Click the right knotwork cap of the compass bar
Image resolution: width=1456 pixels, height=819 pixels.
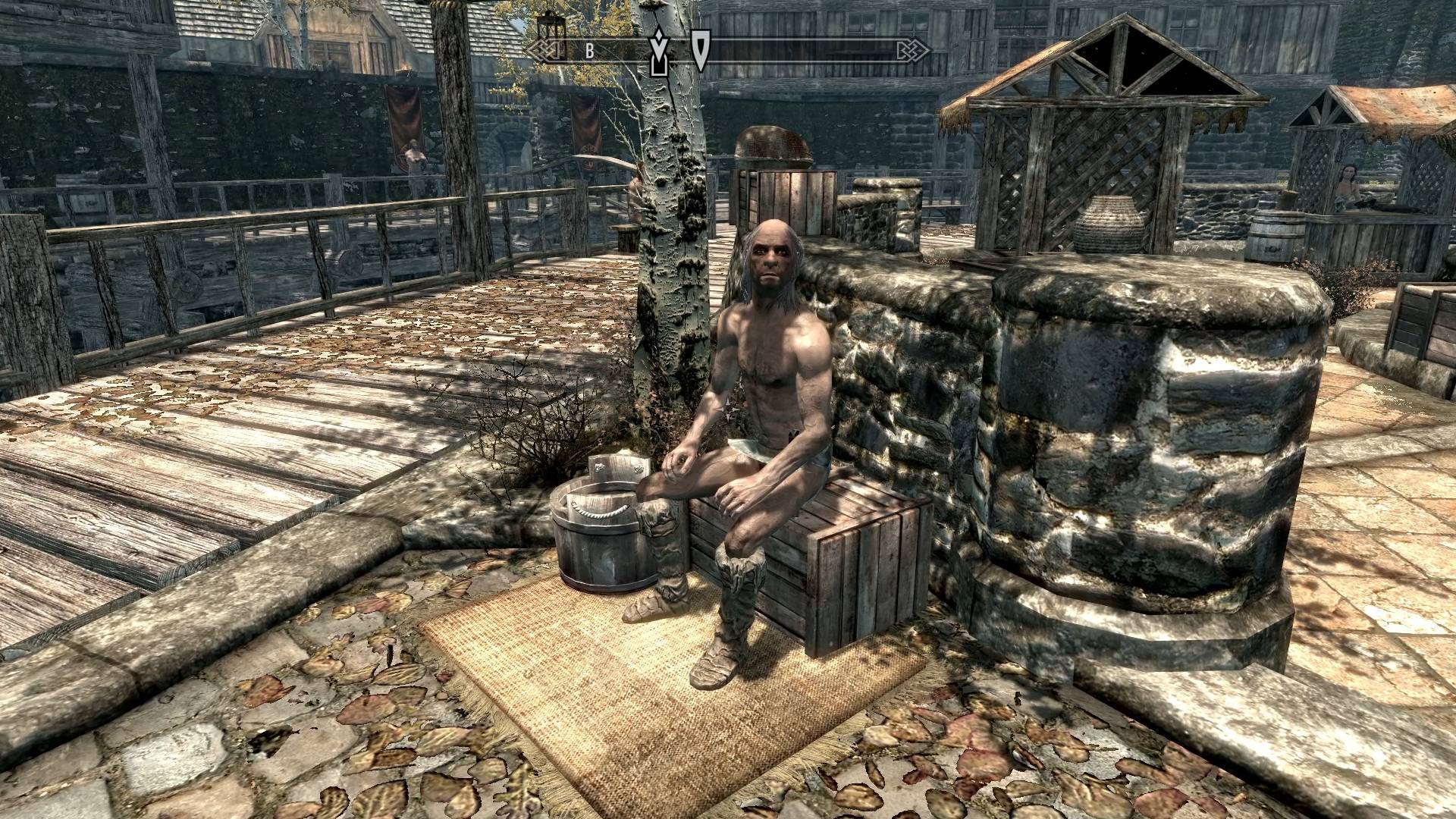click(915, 51)
